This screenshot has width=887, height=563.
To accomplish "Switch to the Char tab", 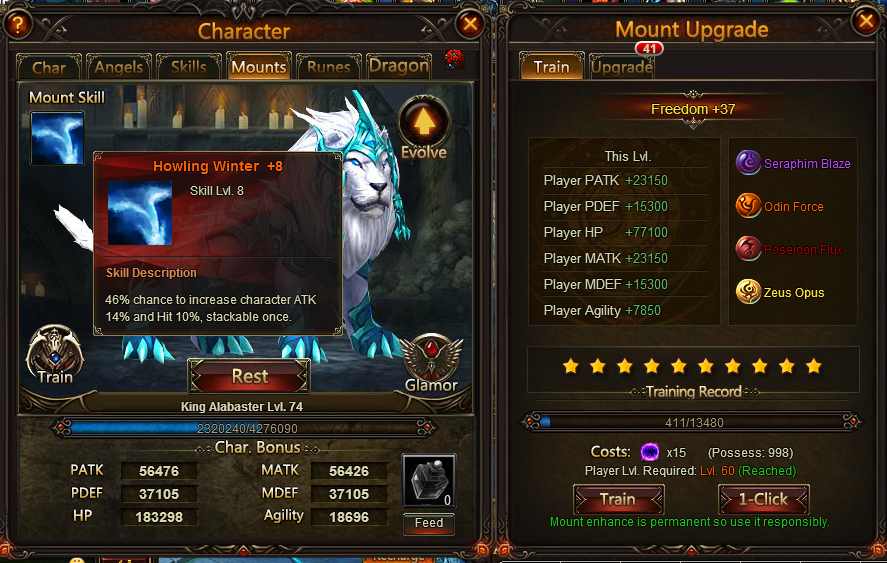I will pos(49,67).
